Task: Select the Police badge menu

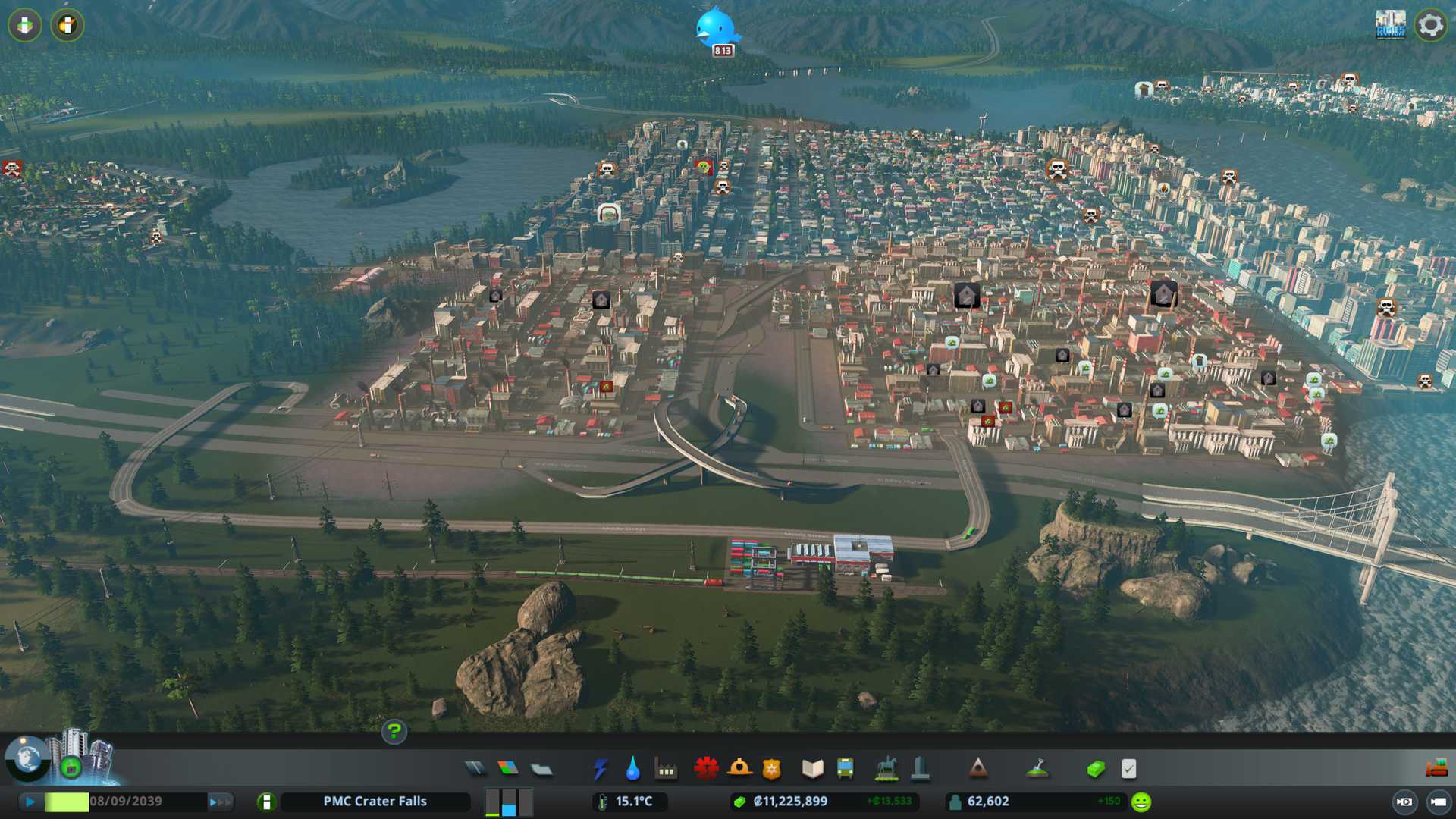Action: [772, 769]
